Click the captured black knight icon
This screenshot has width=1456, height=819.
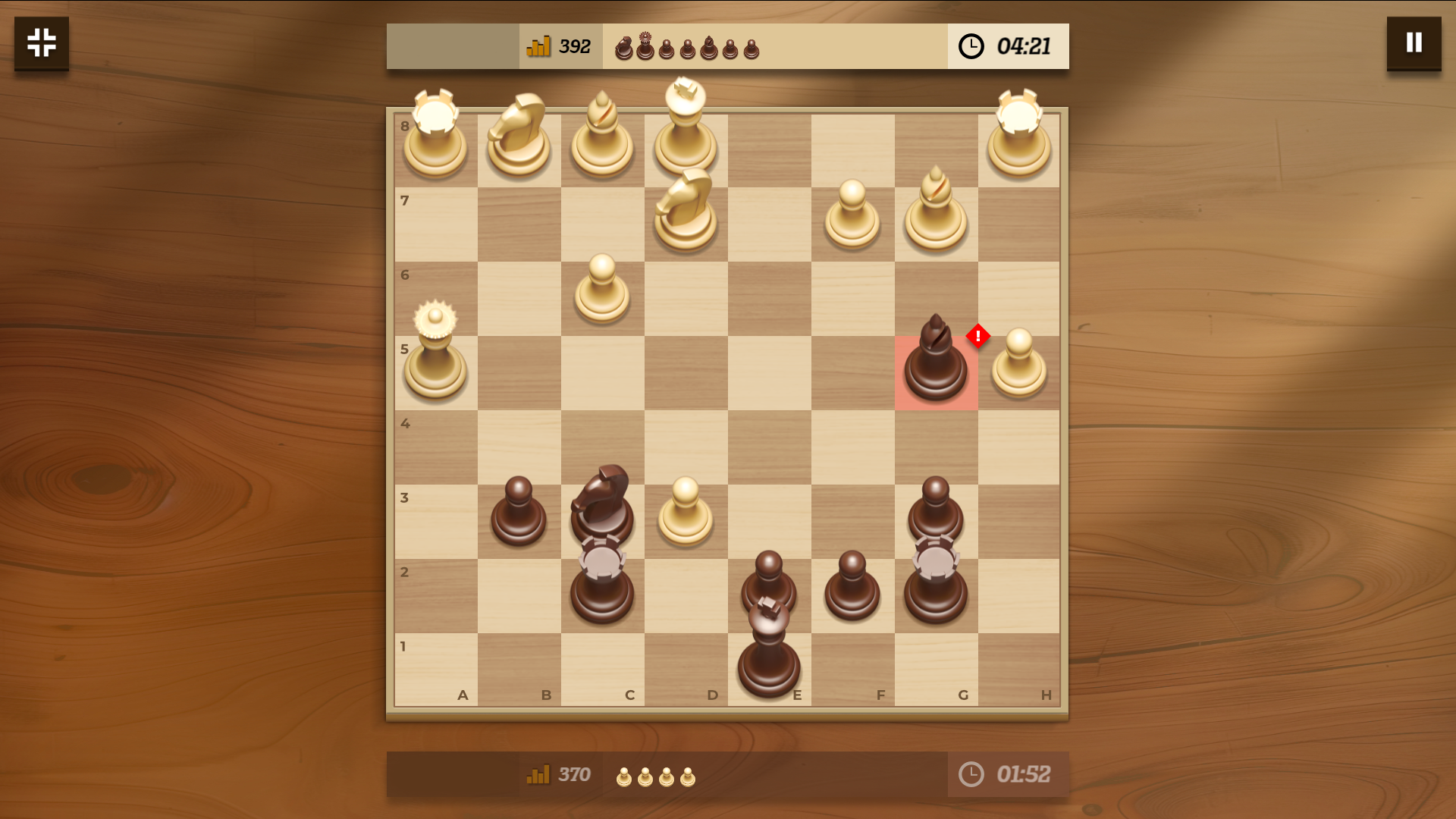click(624, 48)
